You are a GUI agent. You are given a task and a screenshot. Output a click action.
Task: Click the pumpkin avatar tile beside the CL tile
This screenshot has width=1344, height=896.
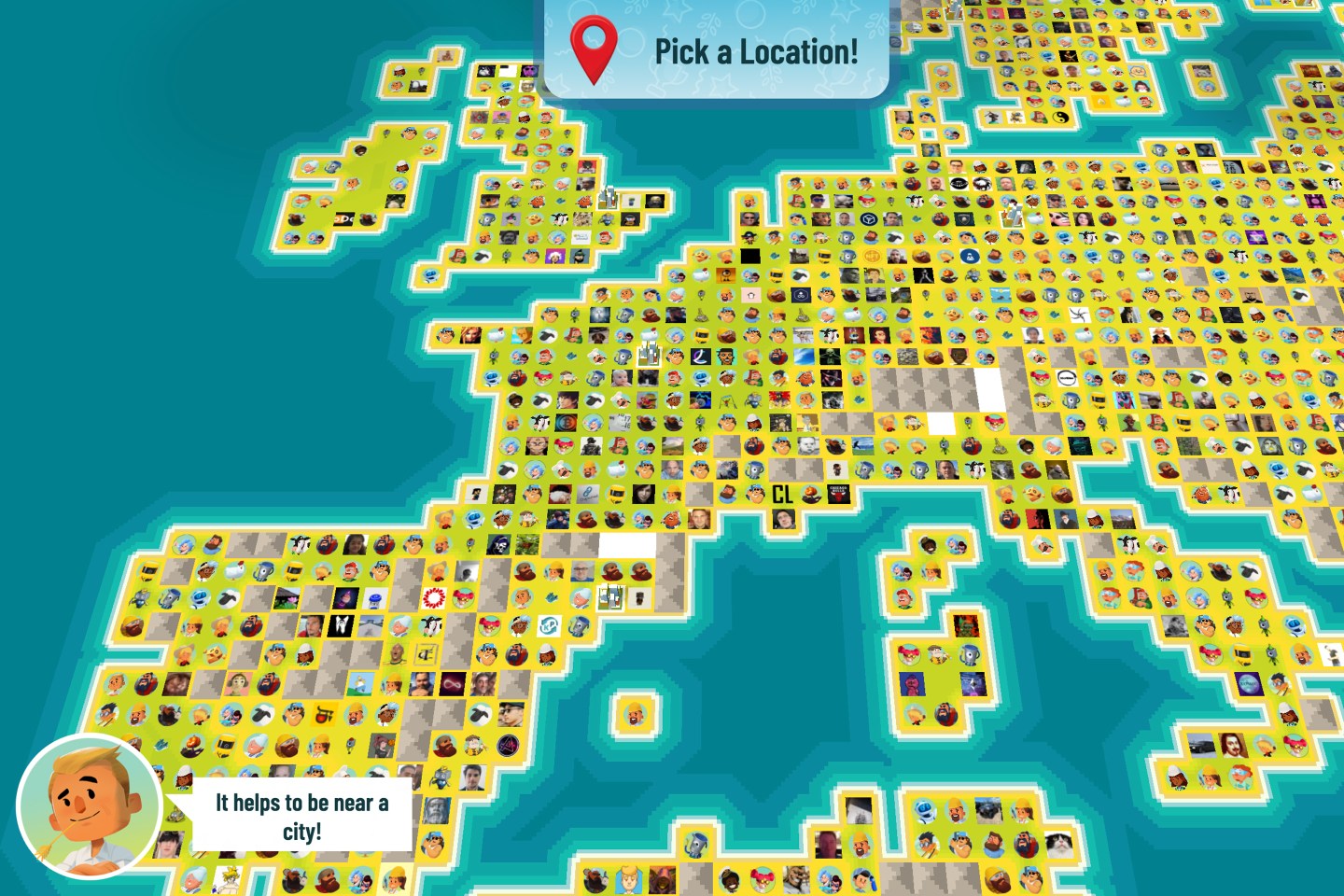pyautogui.click(x=810, y=493)
